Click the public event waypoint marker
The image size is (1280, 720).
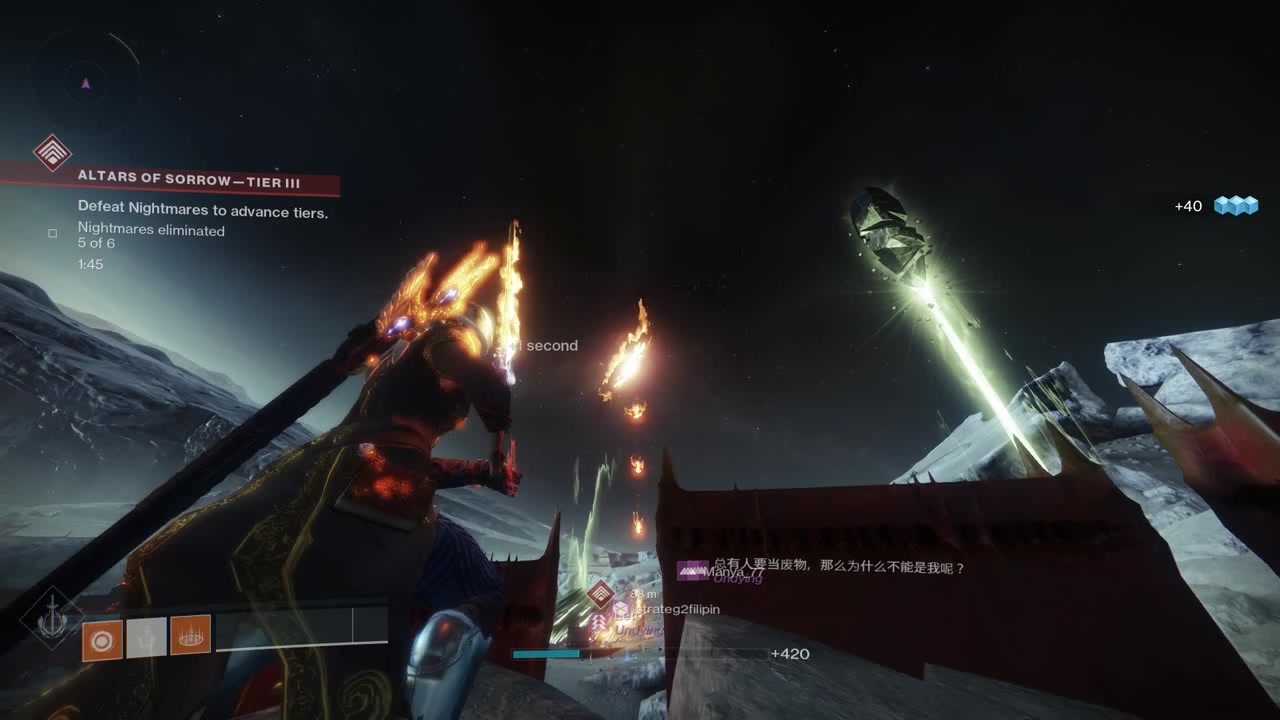[x=600, y=595]
